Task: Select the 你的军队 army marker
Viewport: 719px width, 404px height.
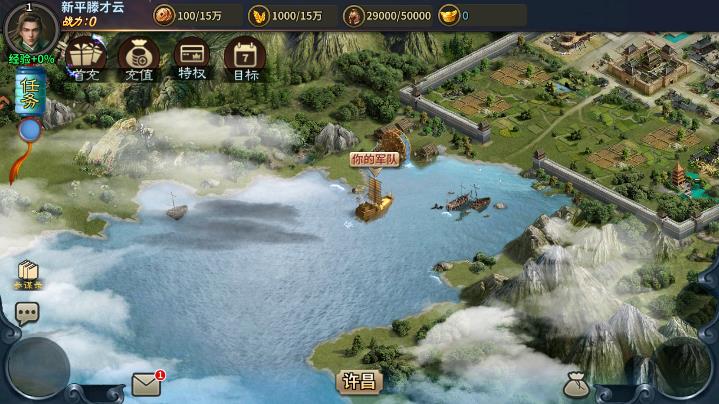Action: pyautogui.click(x=374, y=160)
